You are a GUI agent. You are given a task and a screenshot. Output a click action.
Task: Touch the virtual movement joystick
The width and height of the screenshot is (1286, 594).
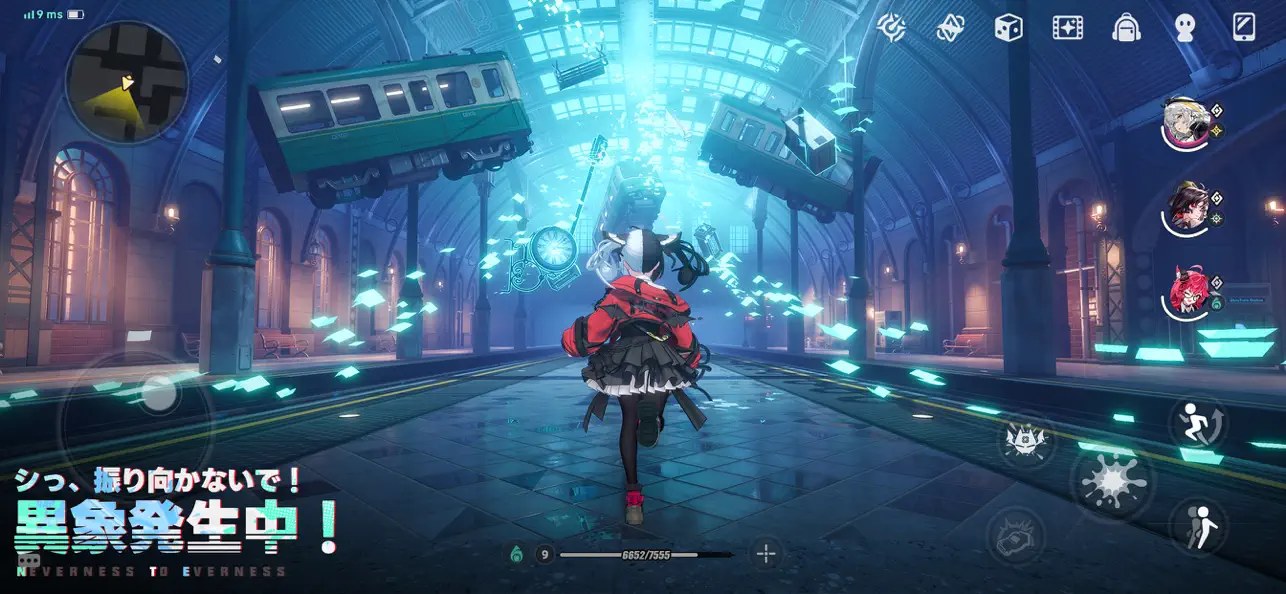point(155,395)
